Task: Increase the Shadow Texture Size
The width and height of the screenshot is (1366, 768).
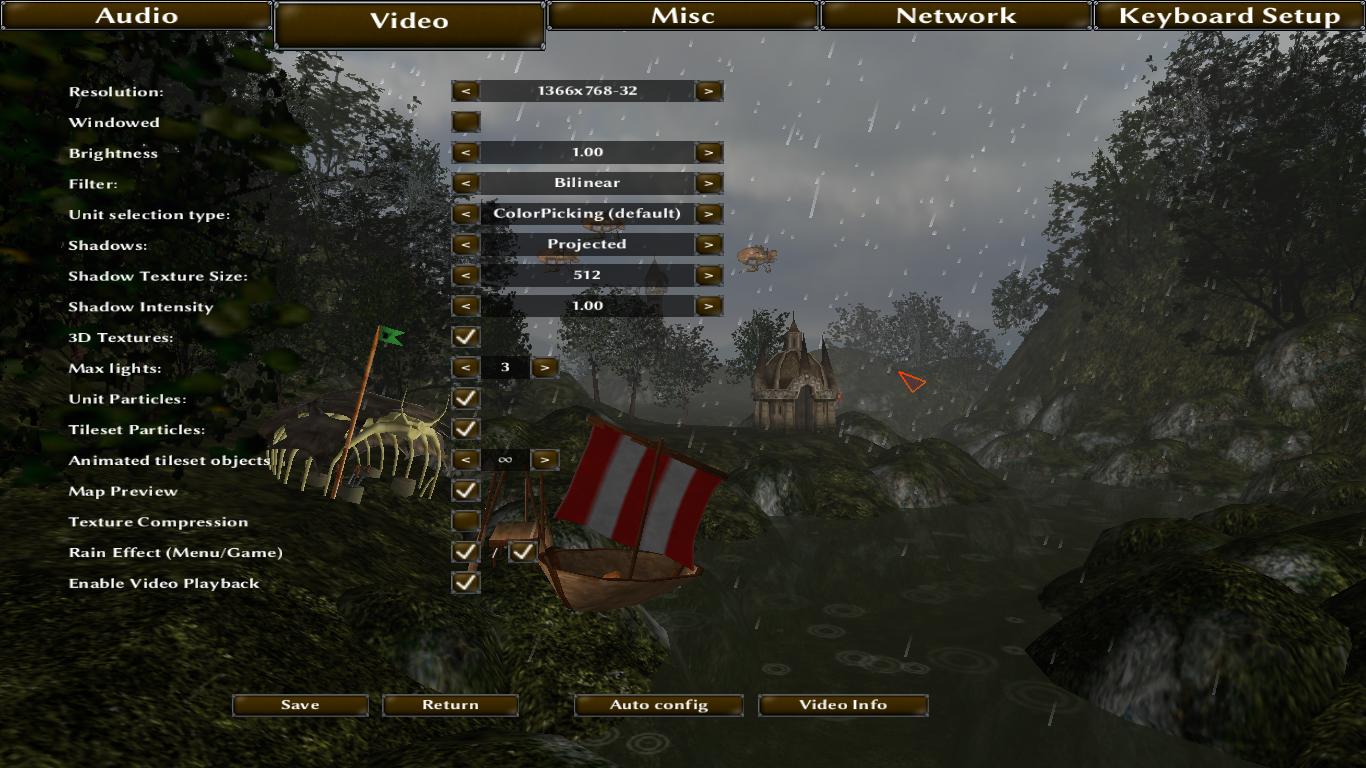Action: coord(709,275)
